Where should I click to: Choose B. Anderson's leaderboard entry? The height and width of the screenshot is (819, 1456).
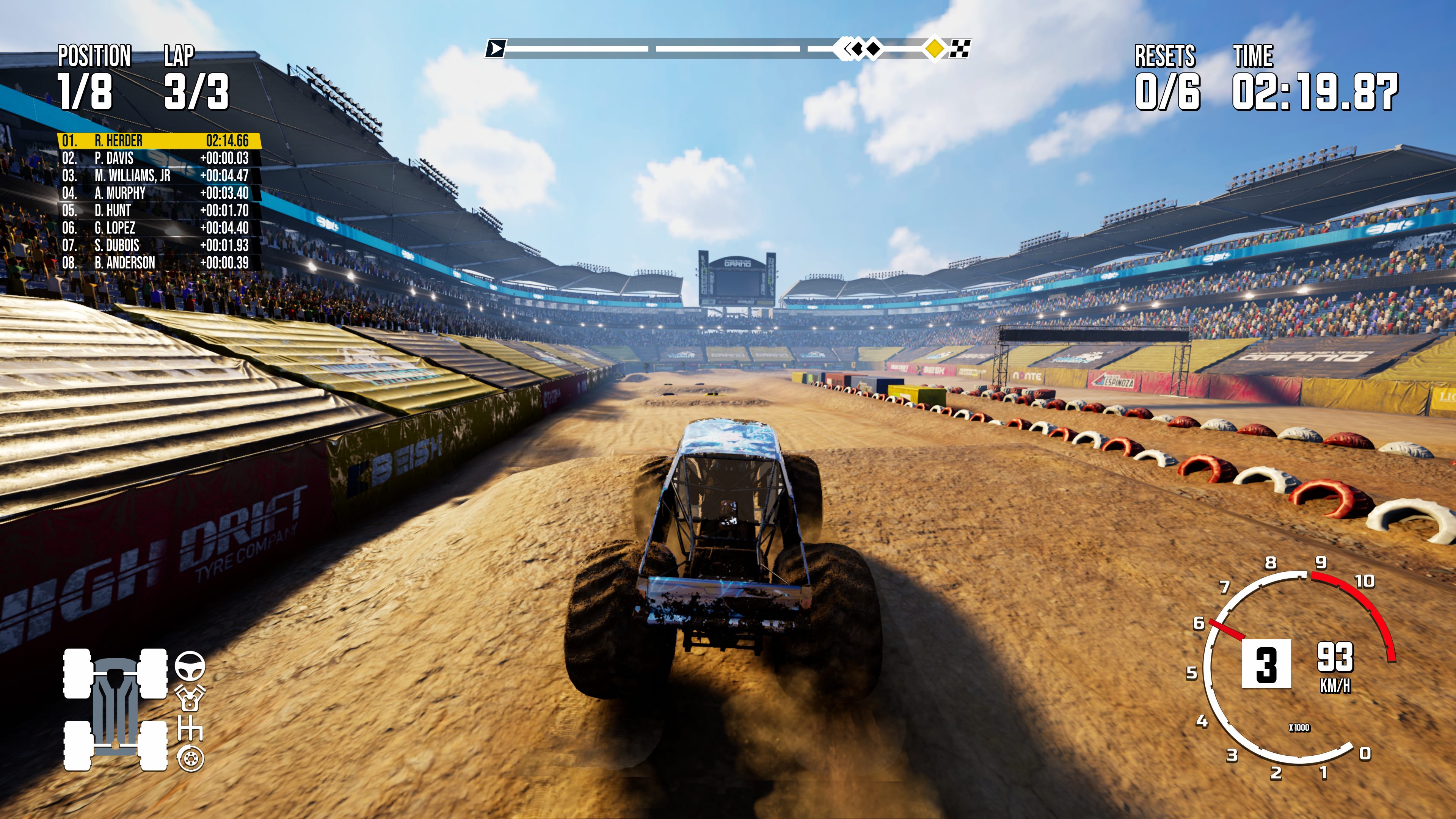coord(158,263)
